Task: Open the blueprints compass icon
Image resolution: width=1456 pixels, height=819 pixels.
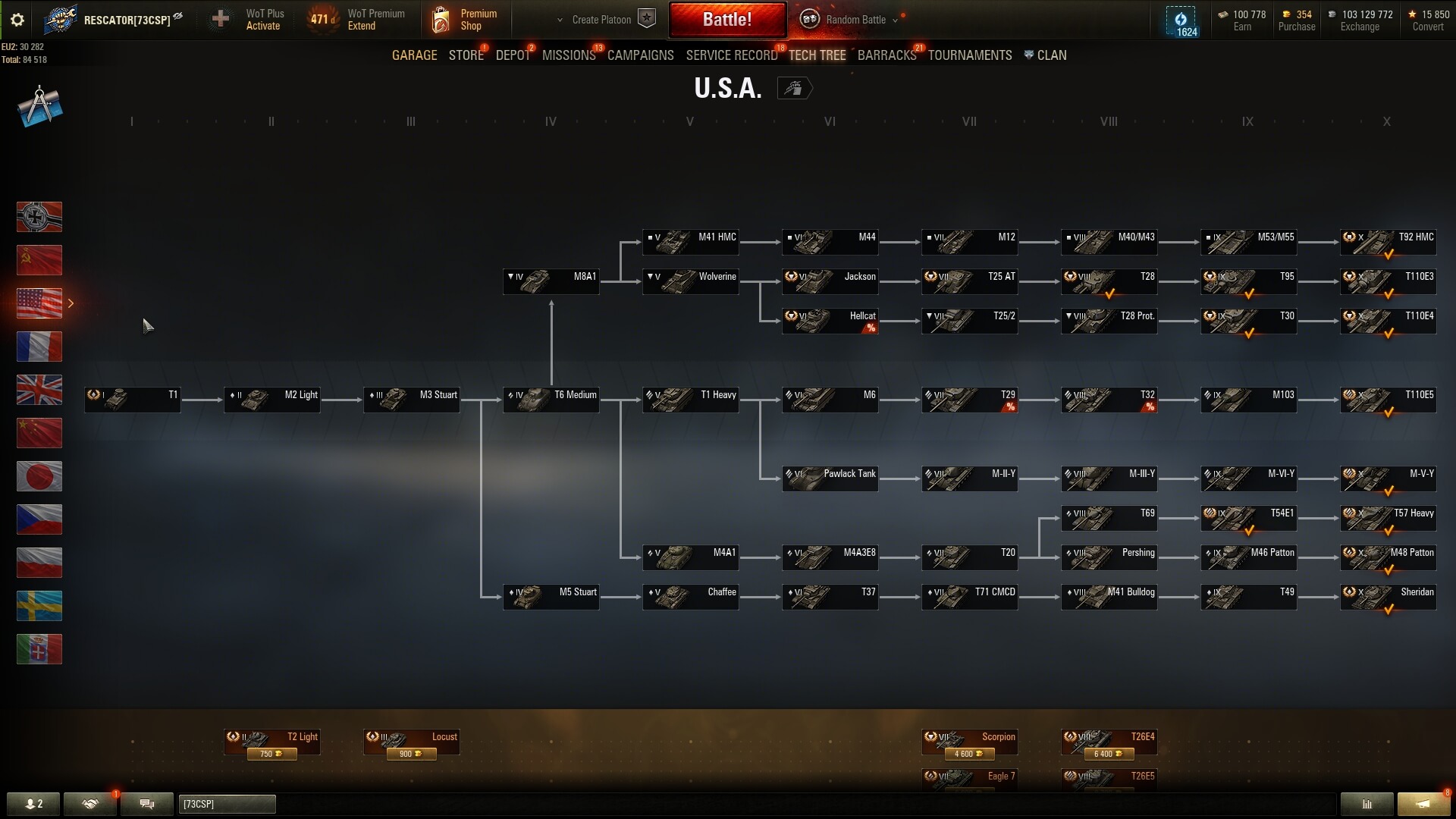Action: tap(39, 106)
